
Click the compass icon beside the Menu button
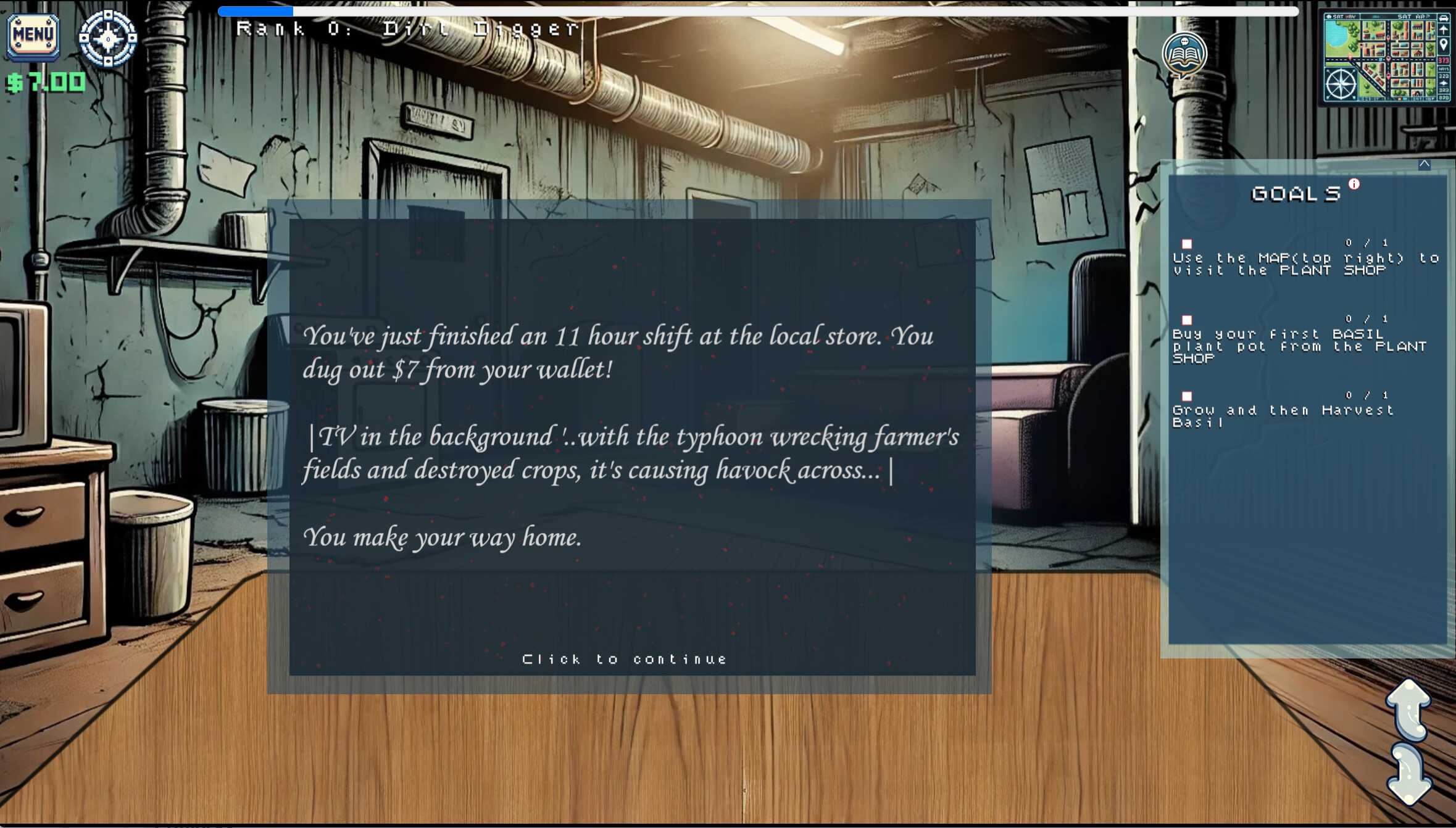108,39
